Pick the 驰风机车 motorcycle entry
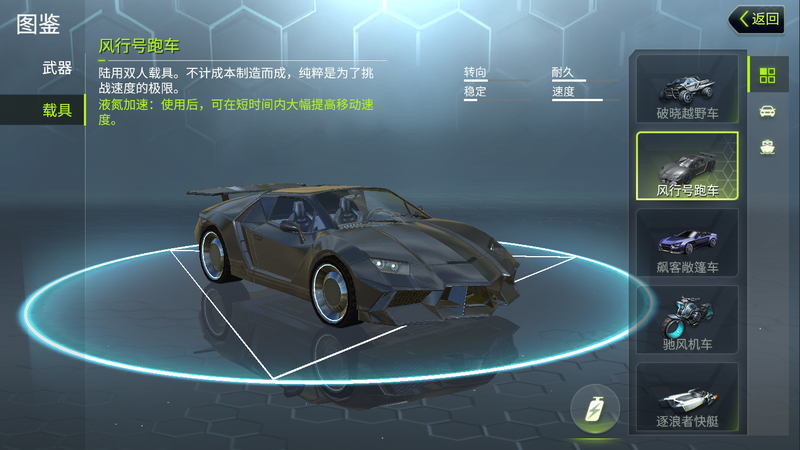 click(x=687, y=320)
